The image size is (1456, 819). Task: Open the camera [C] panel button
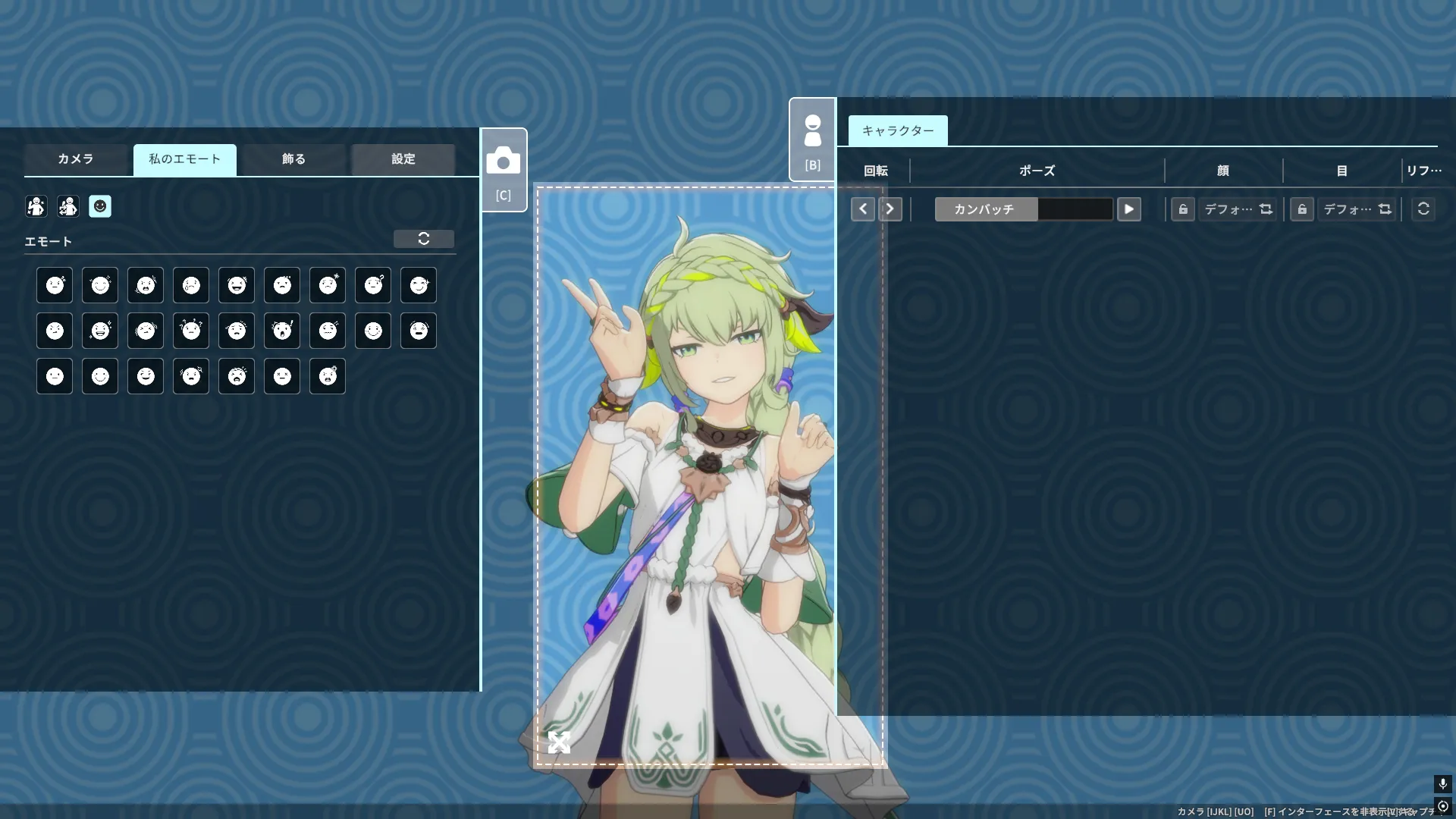504,170
